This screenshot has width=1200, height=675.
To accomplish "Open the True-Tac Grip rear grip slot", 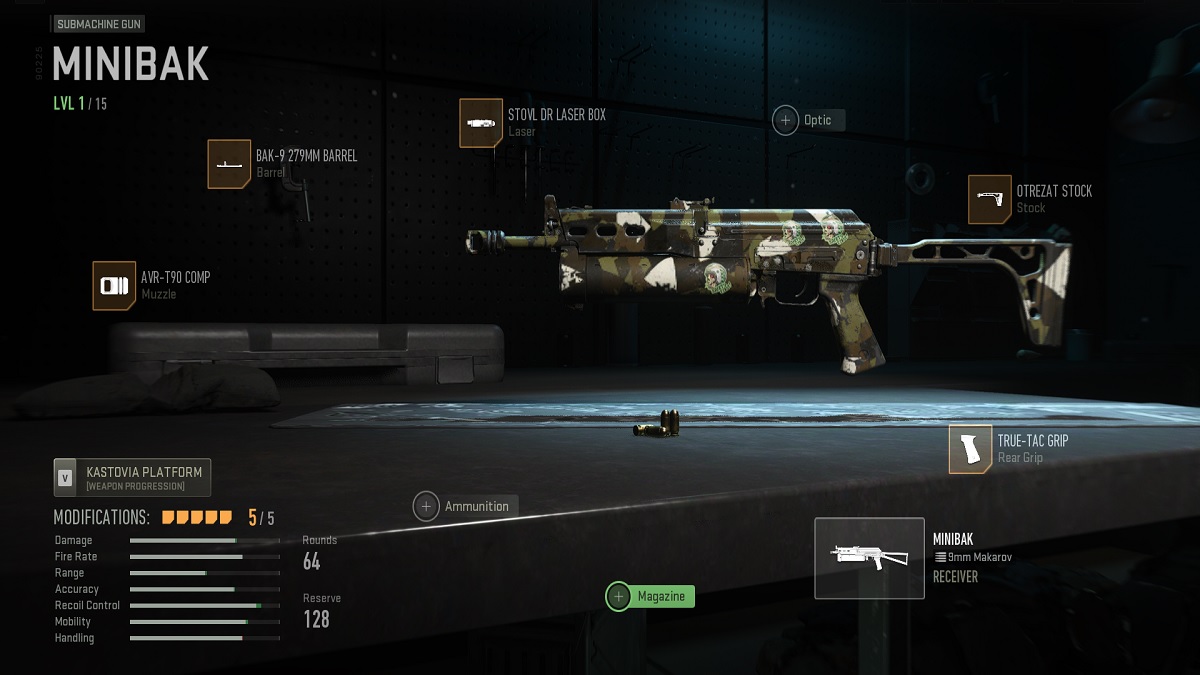I will 970,449.
